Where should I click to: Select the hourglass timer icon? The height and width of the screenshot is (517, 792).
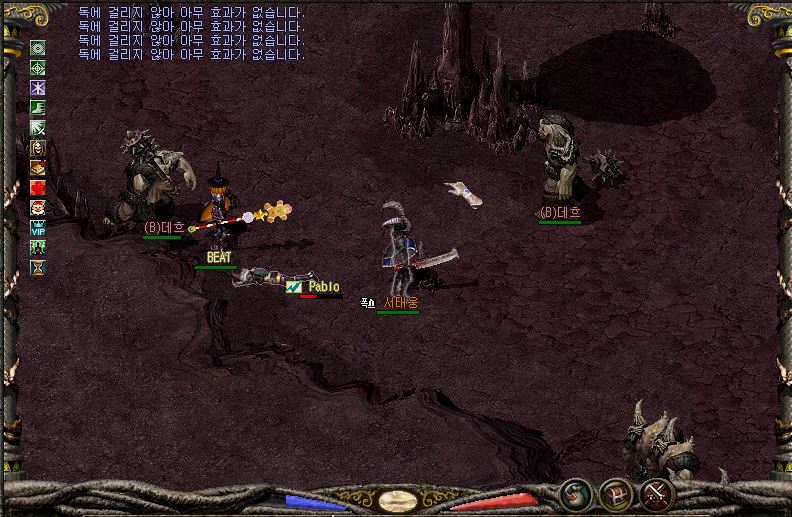[38, 268]
